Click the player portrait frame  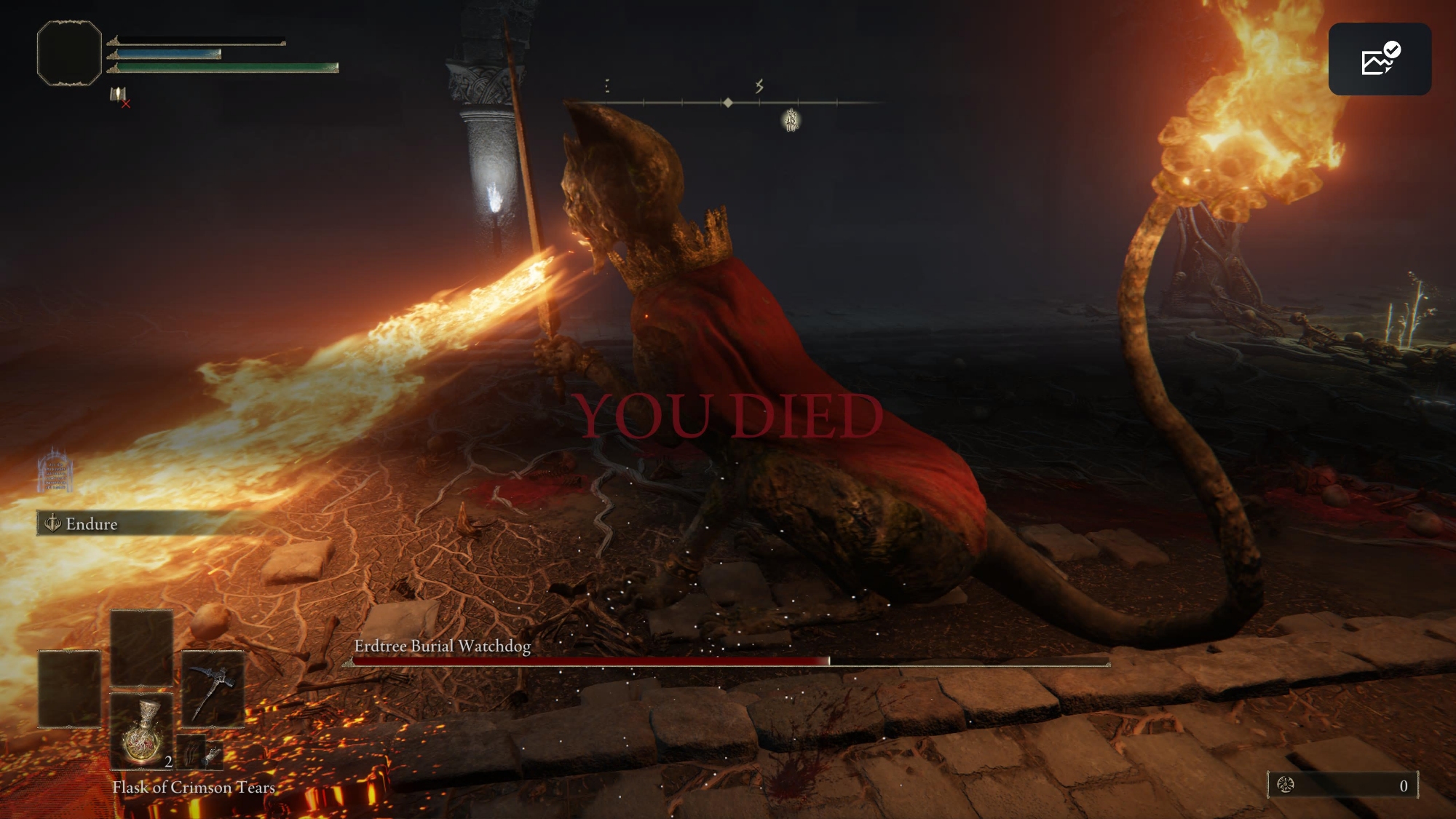[x=69, y=53]
